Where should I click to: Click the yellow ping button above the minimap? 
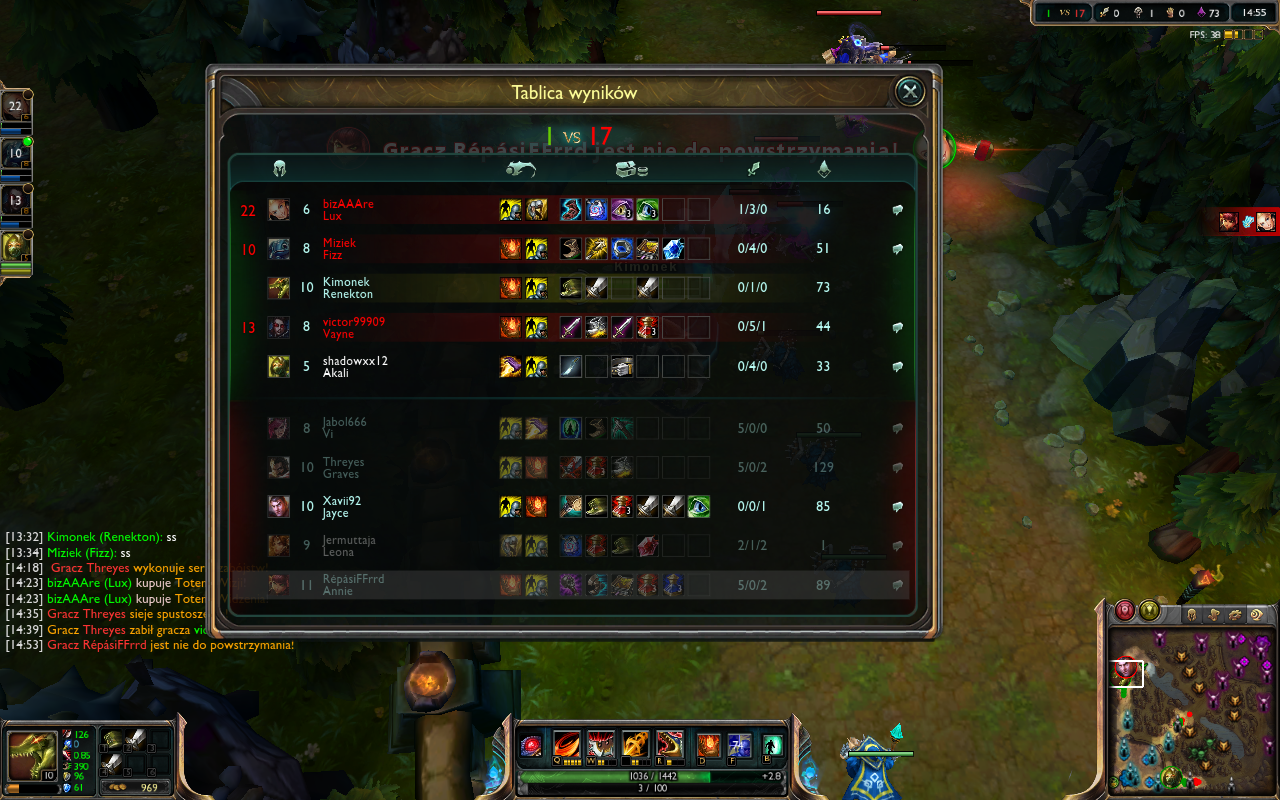point(1150,610)
